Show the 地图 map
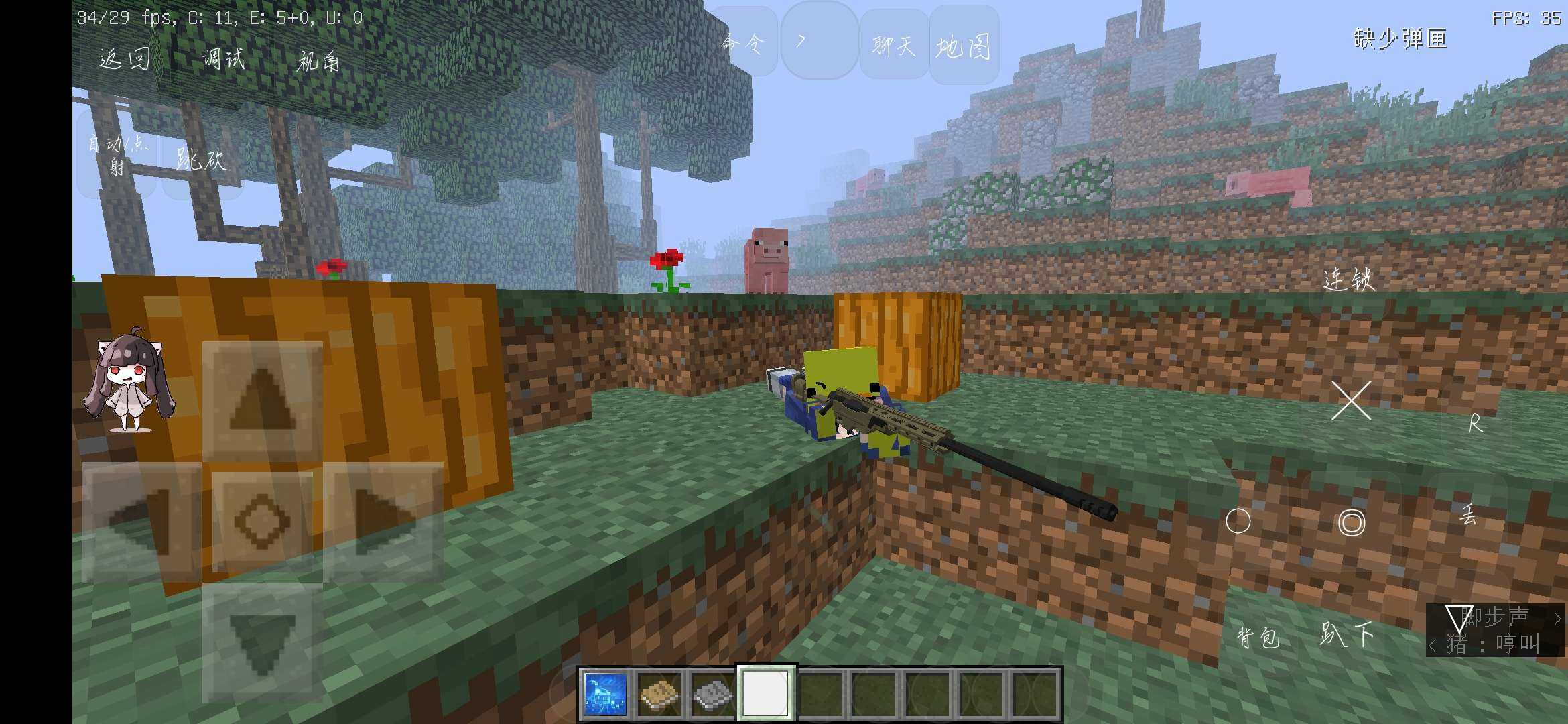Viewport: 1568px width, 724px height. (x=964, y=47)
